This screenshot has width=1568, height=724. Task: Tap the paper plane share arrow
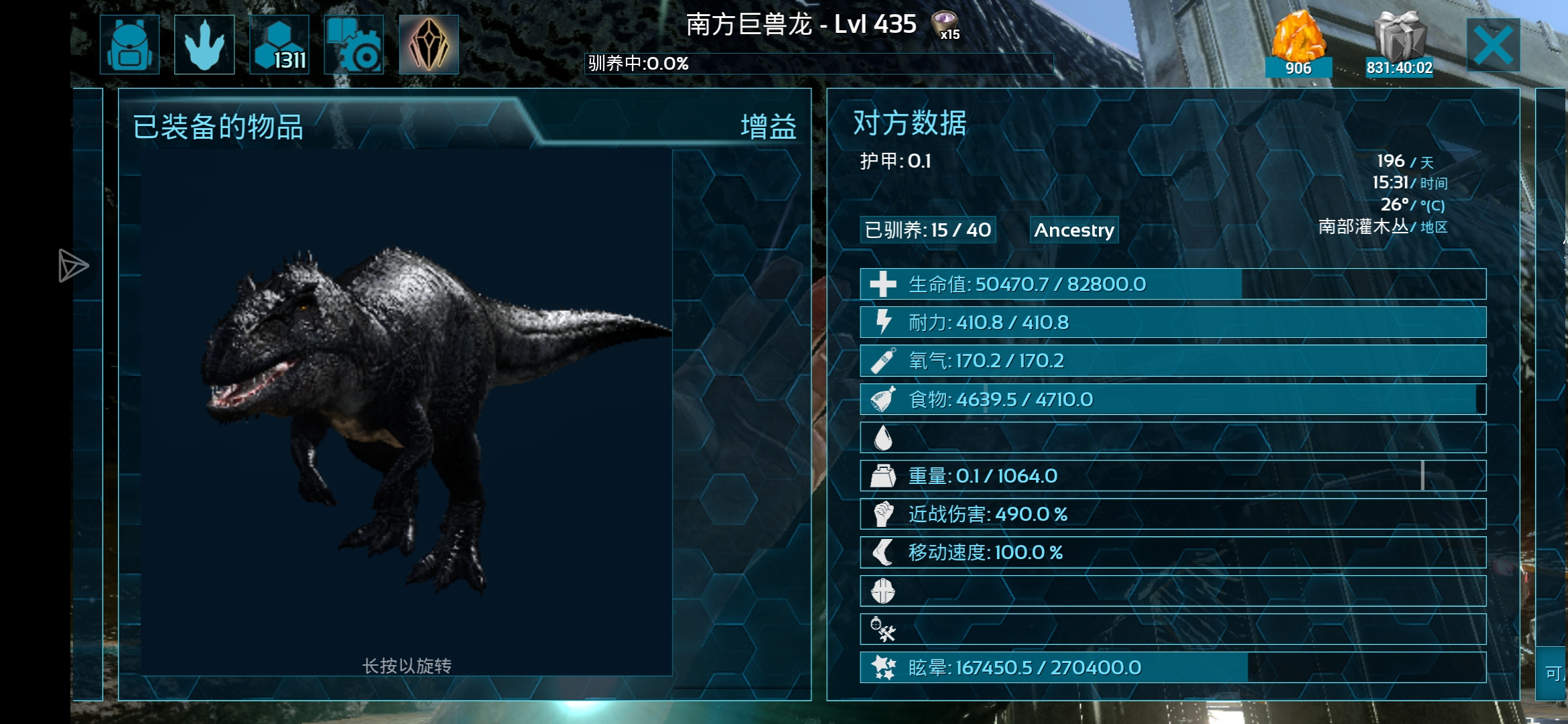[72, 266]
